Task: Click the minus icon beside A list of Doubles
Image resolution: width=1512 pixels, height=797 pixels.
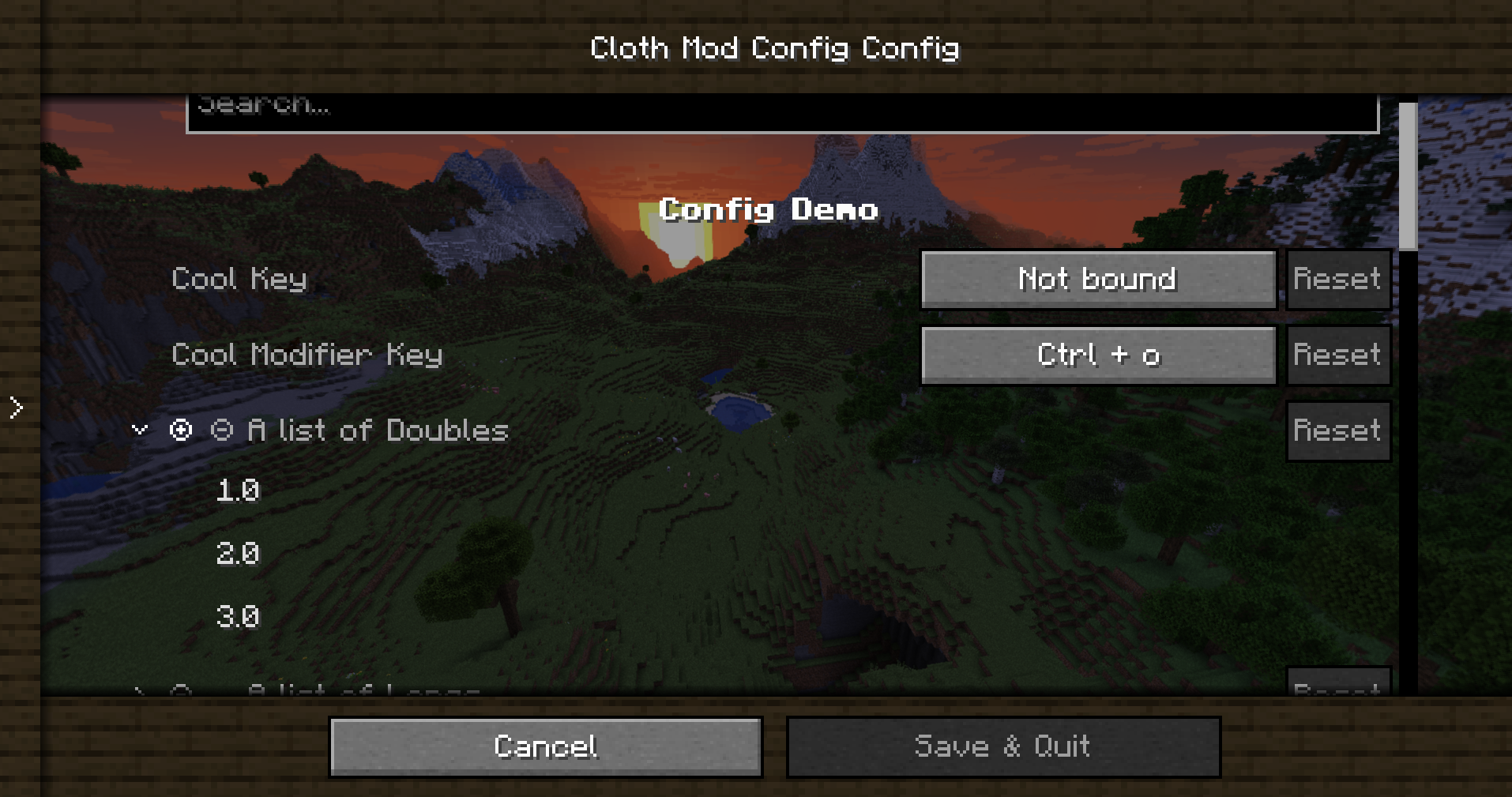Action: [x=222, y=430]
